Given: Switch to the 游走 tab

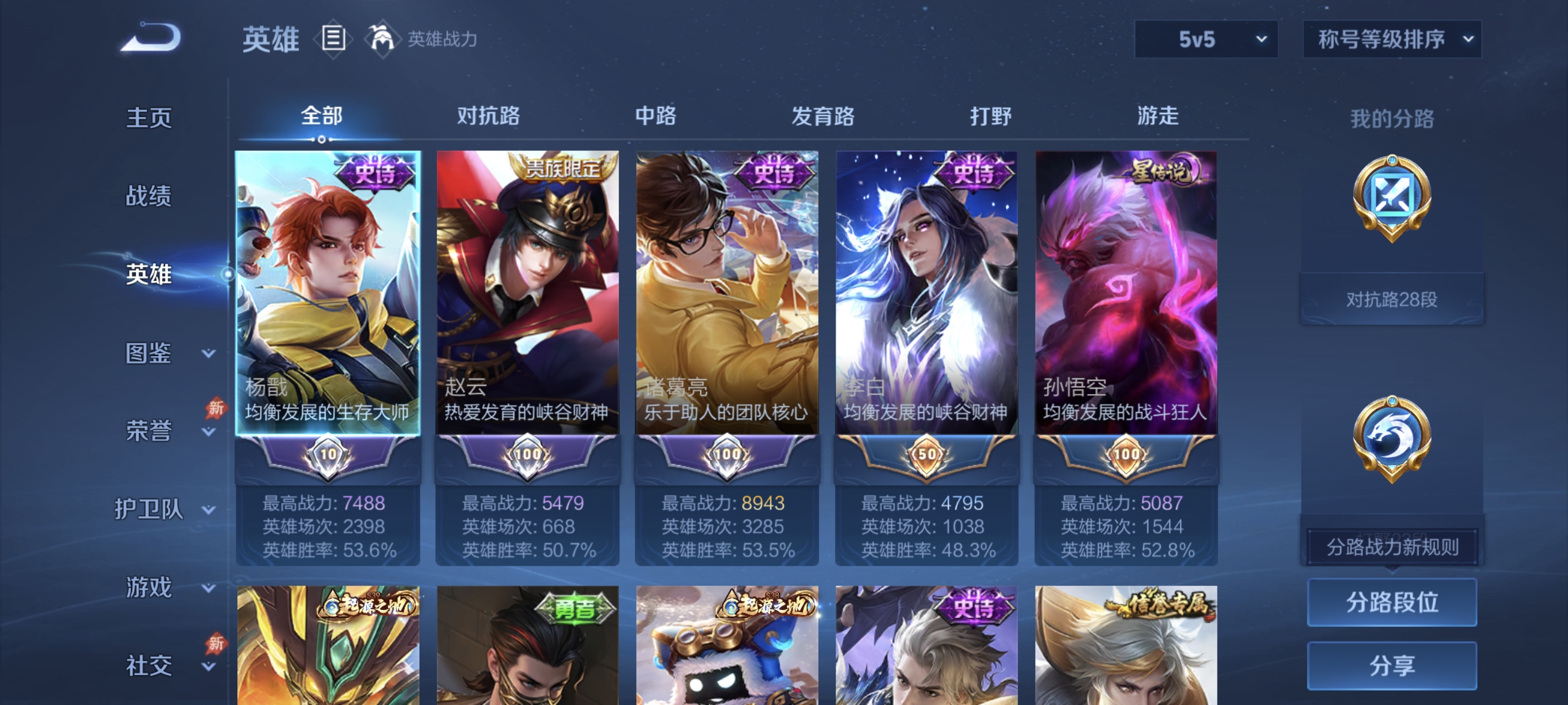Looking at the screenshot, I should click(1159, 116).
